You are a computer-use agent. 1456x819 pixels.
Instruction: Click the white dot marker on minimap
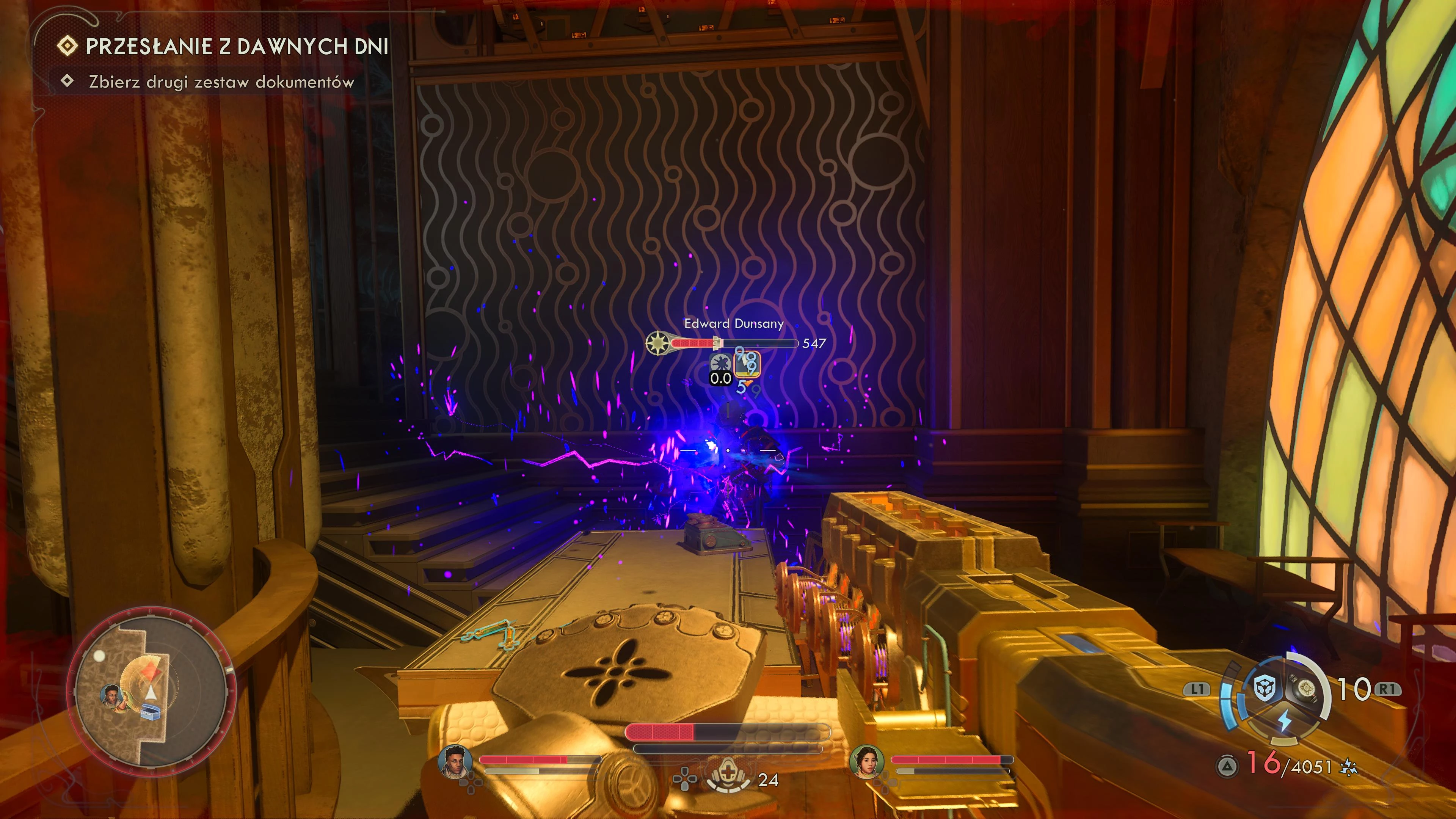pos(99,656)
